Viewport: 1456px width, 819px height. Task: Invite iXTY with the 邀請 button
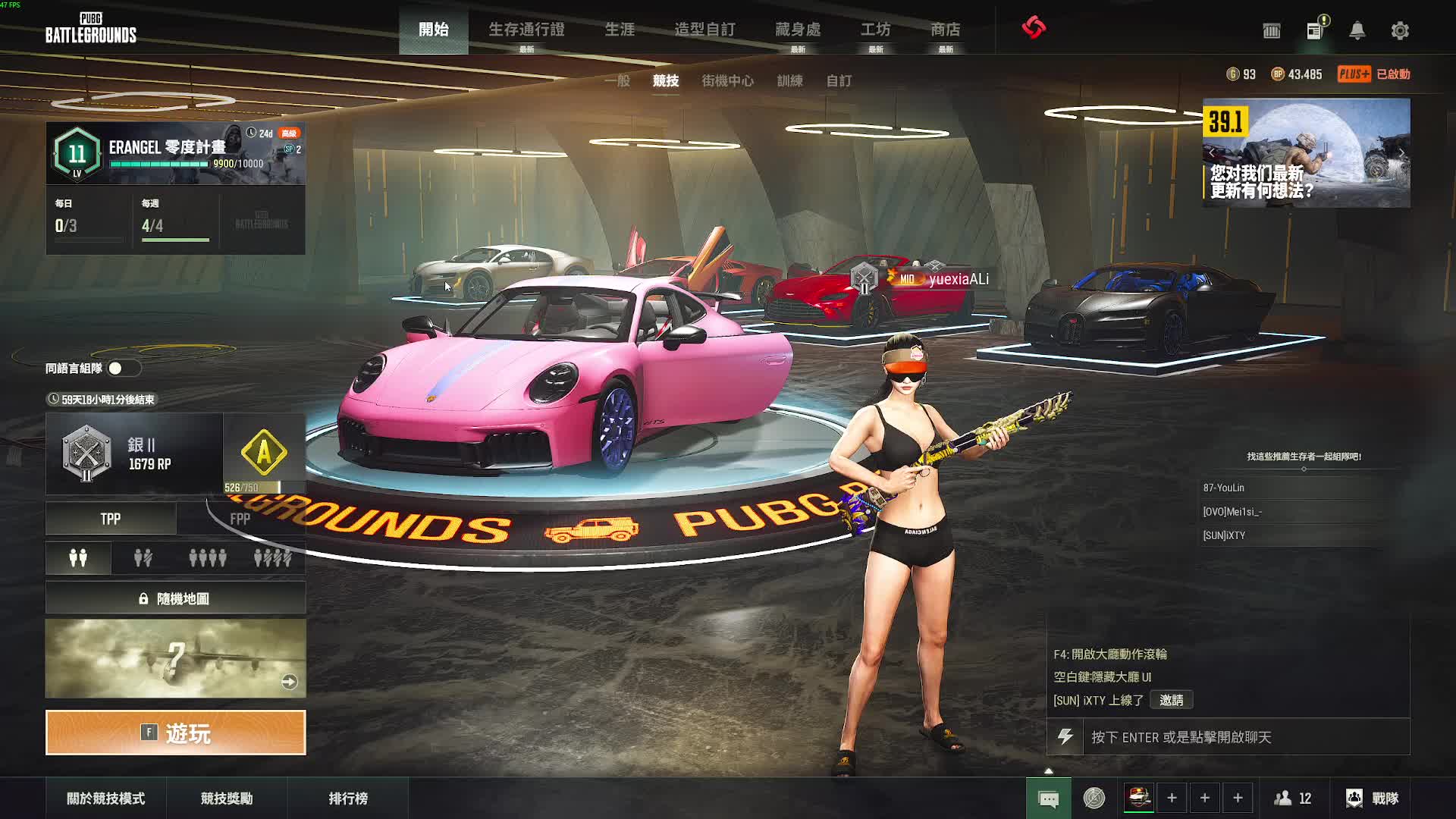1171,700
